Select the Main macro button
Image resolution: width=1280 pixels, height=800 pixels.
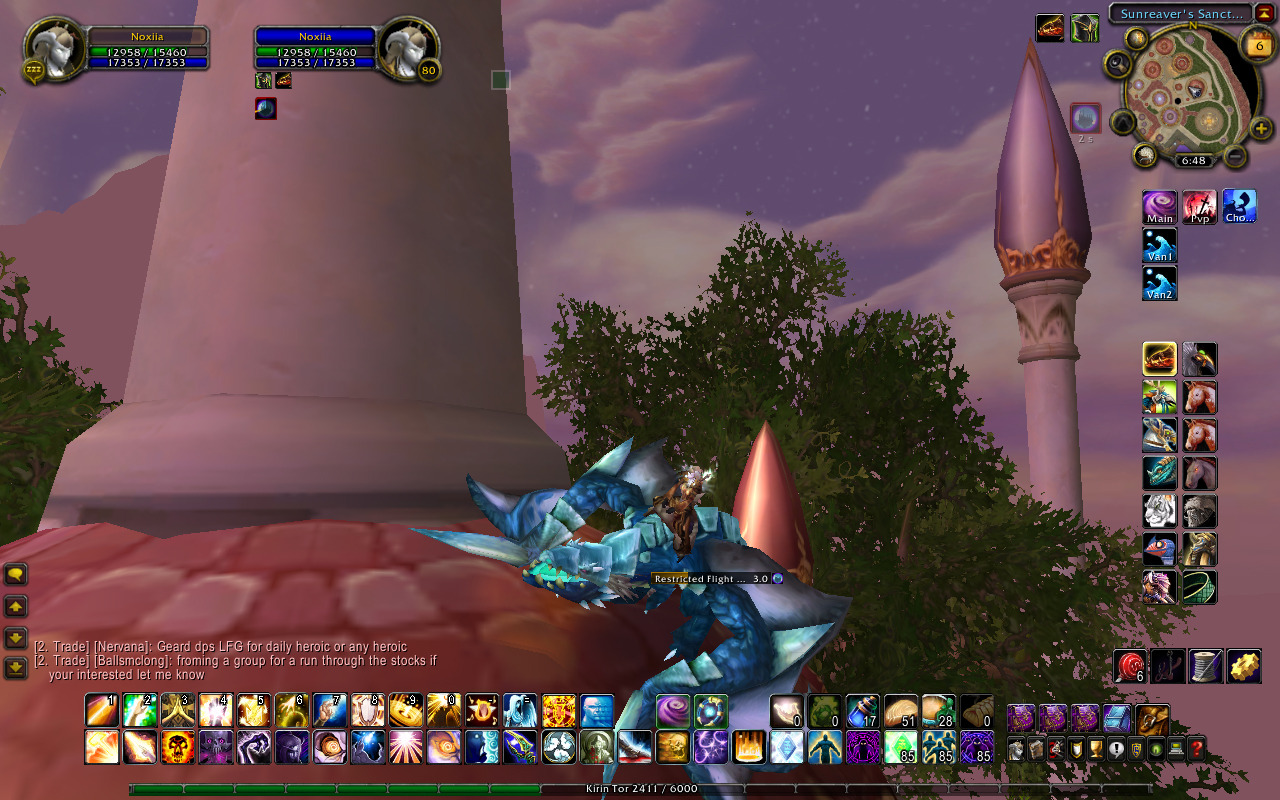pyautogui.click(x=1160, y=207)
